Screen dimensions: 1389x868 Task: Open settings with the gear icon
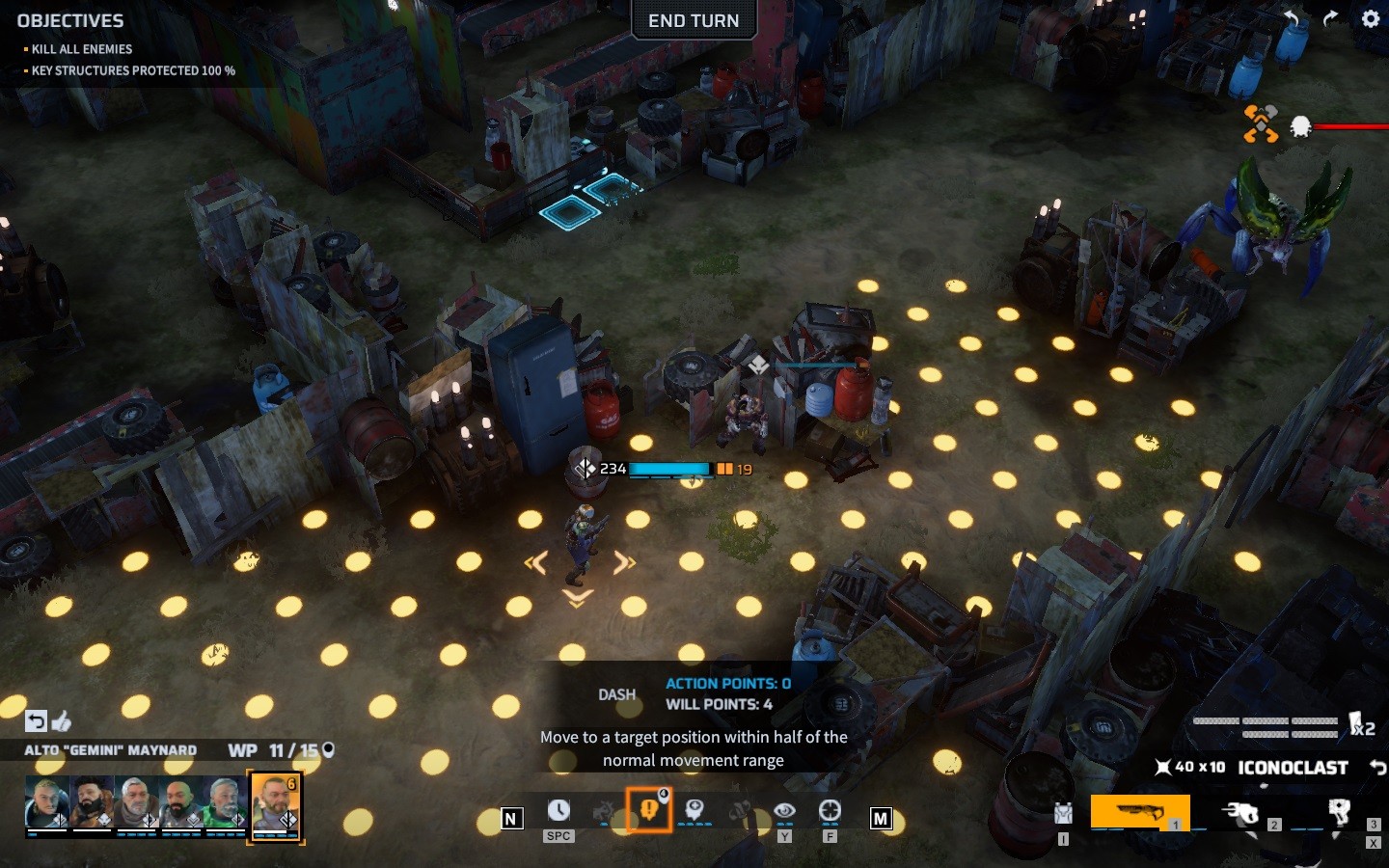pyautogui.click(x=1371, y=18)
